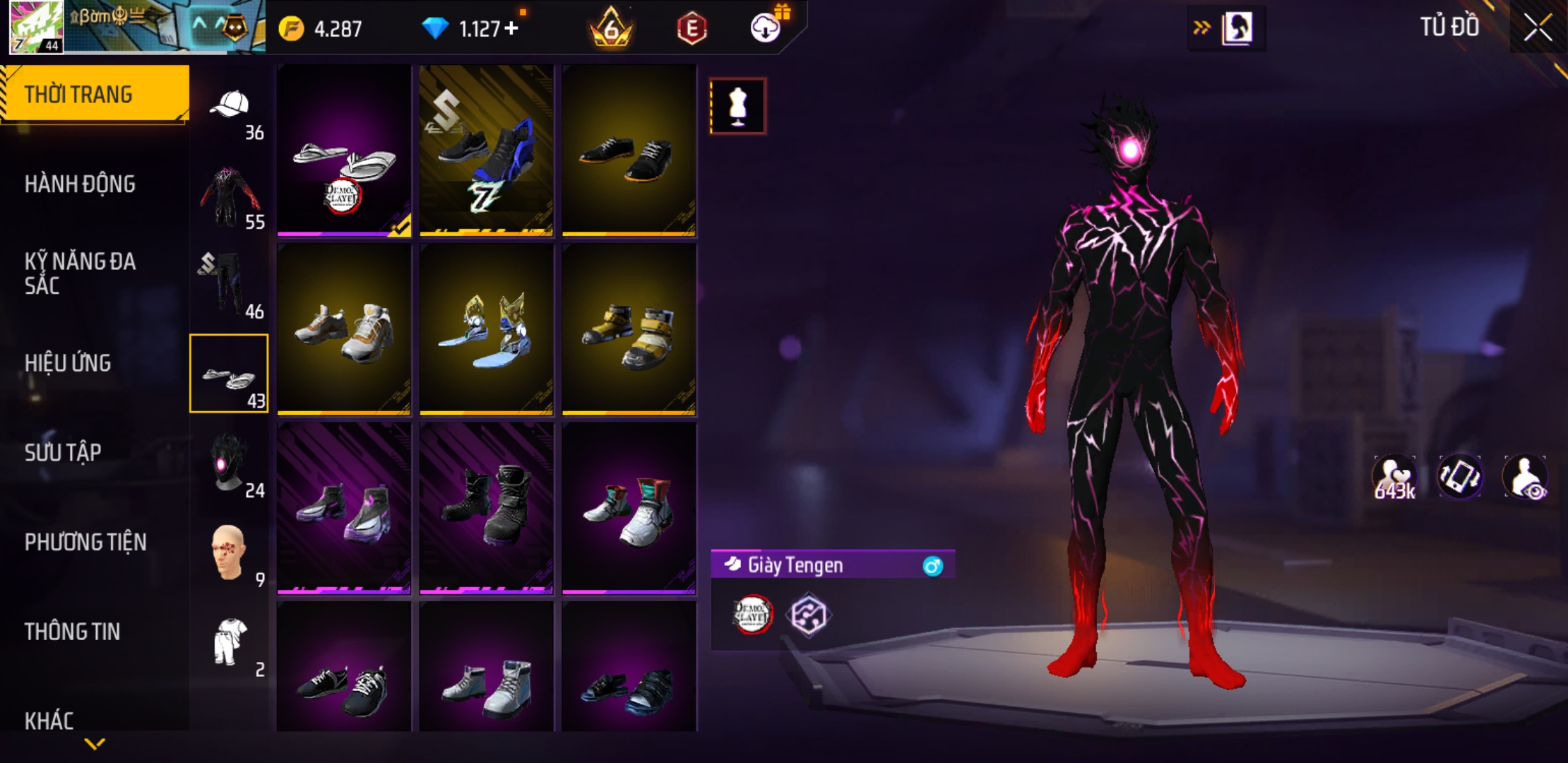Viewport: 1568px width, 763px height.
Task: Equip the blue and black sneakers
Action: [x=486, y=150]
